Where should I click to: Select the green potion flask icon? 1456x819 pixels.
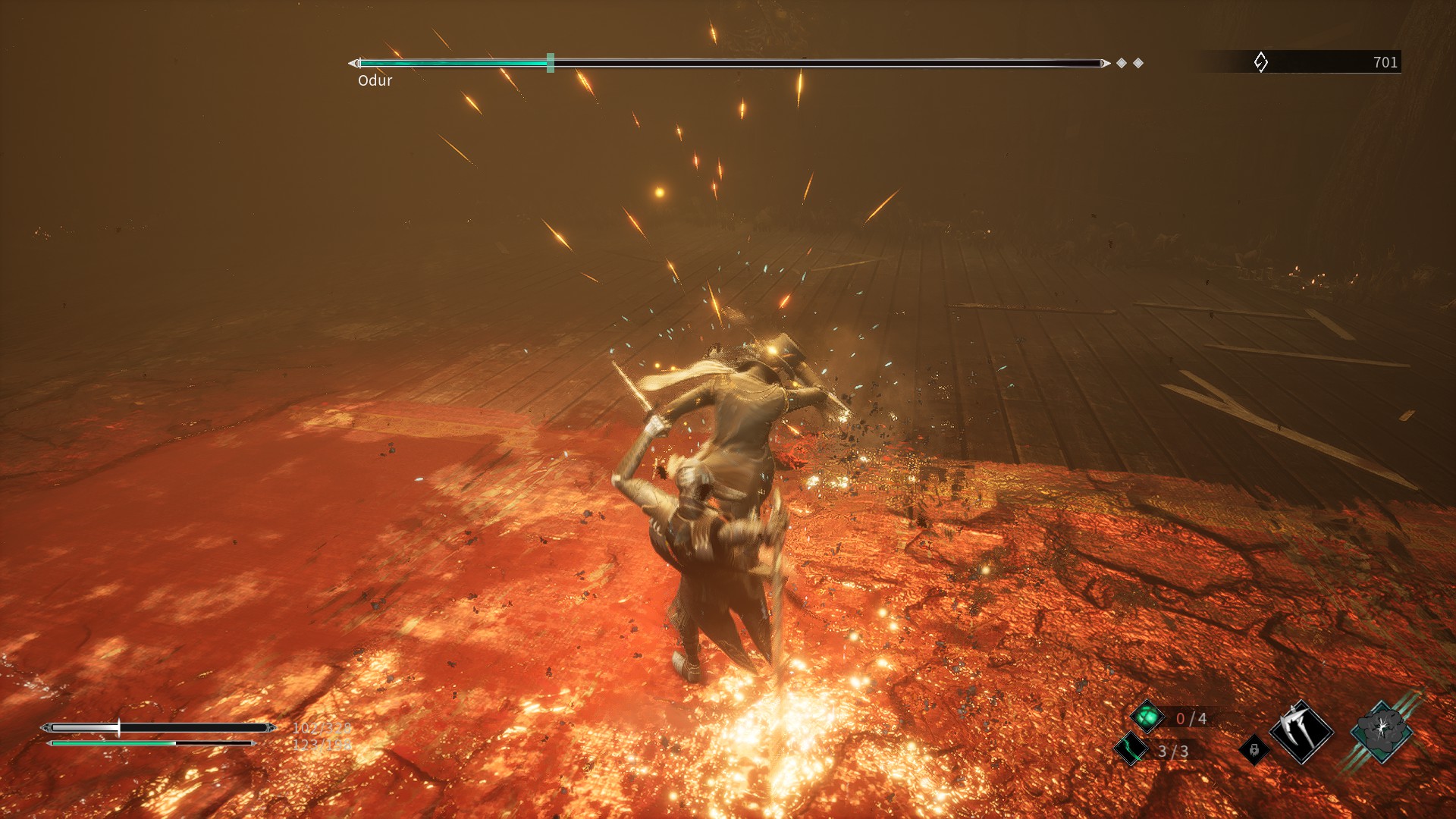point(1147,717)
